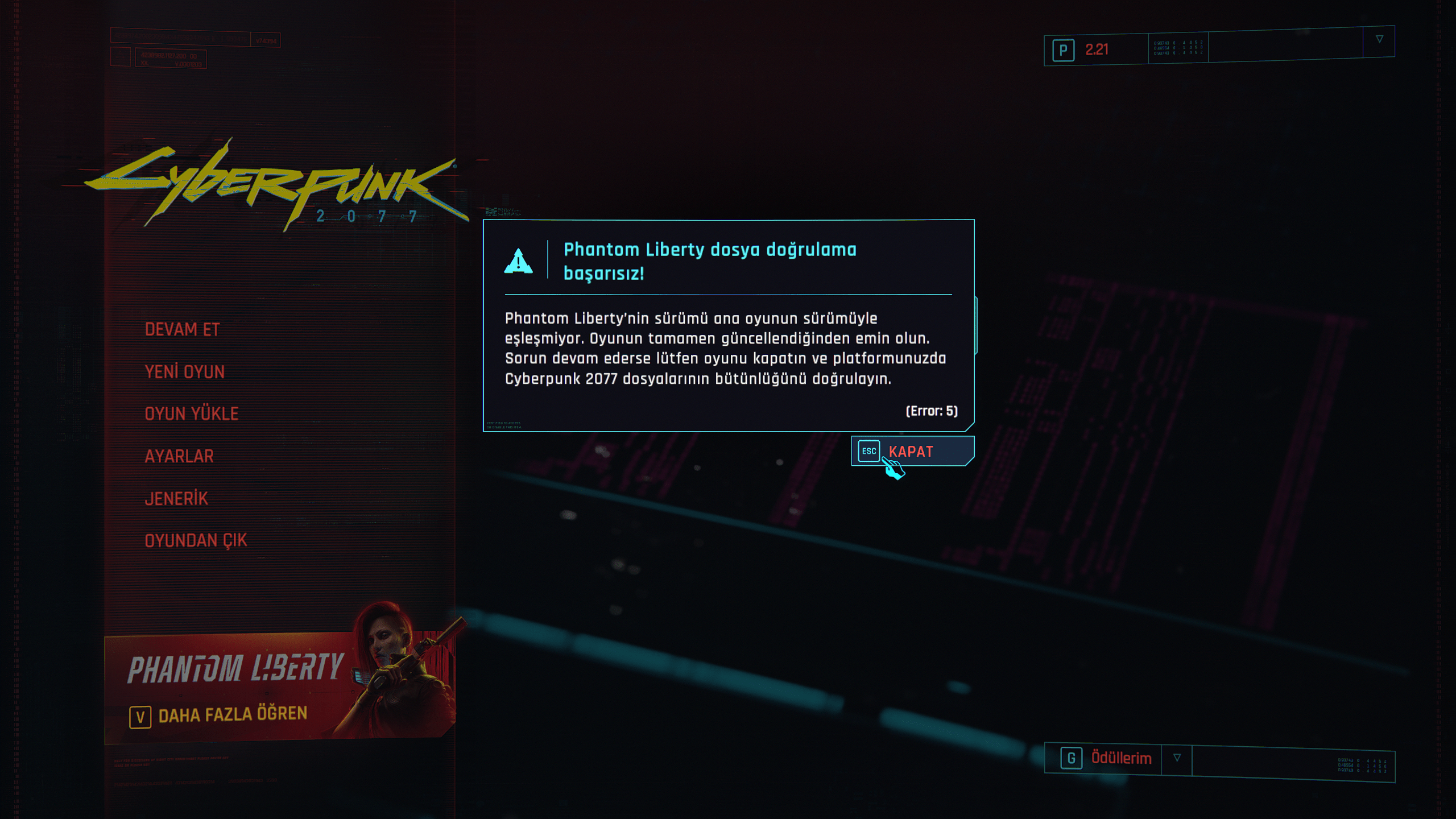Screen dimensions: 1456x819
Task: Select DEVAM ET to continue the game
Action: click(182, 330)
